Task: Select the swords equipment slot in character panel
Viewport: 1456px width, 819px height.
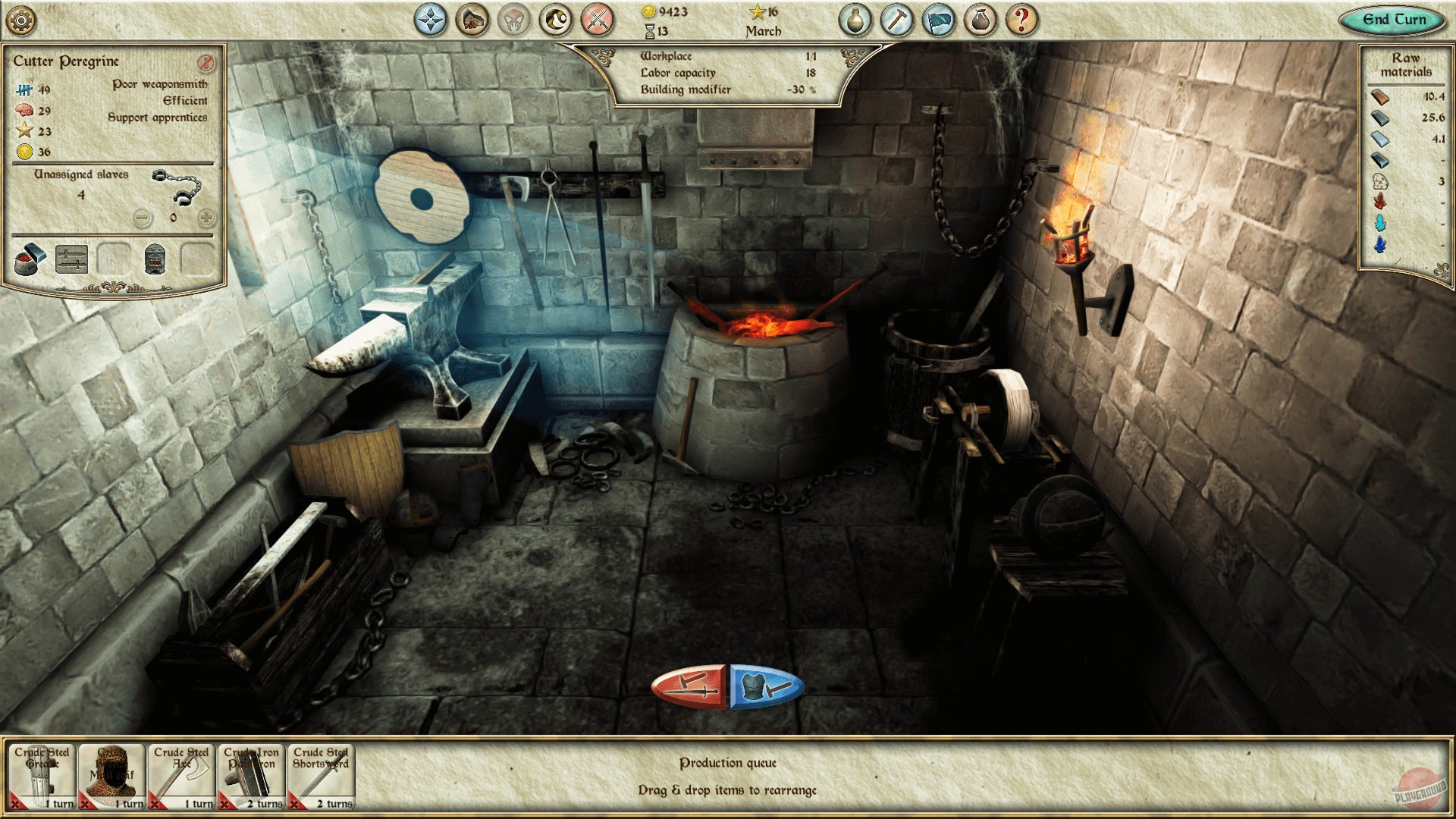Action: (x=71, y=259)
